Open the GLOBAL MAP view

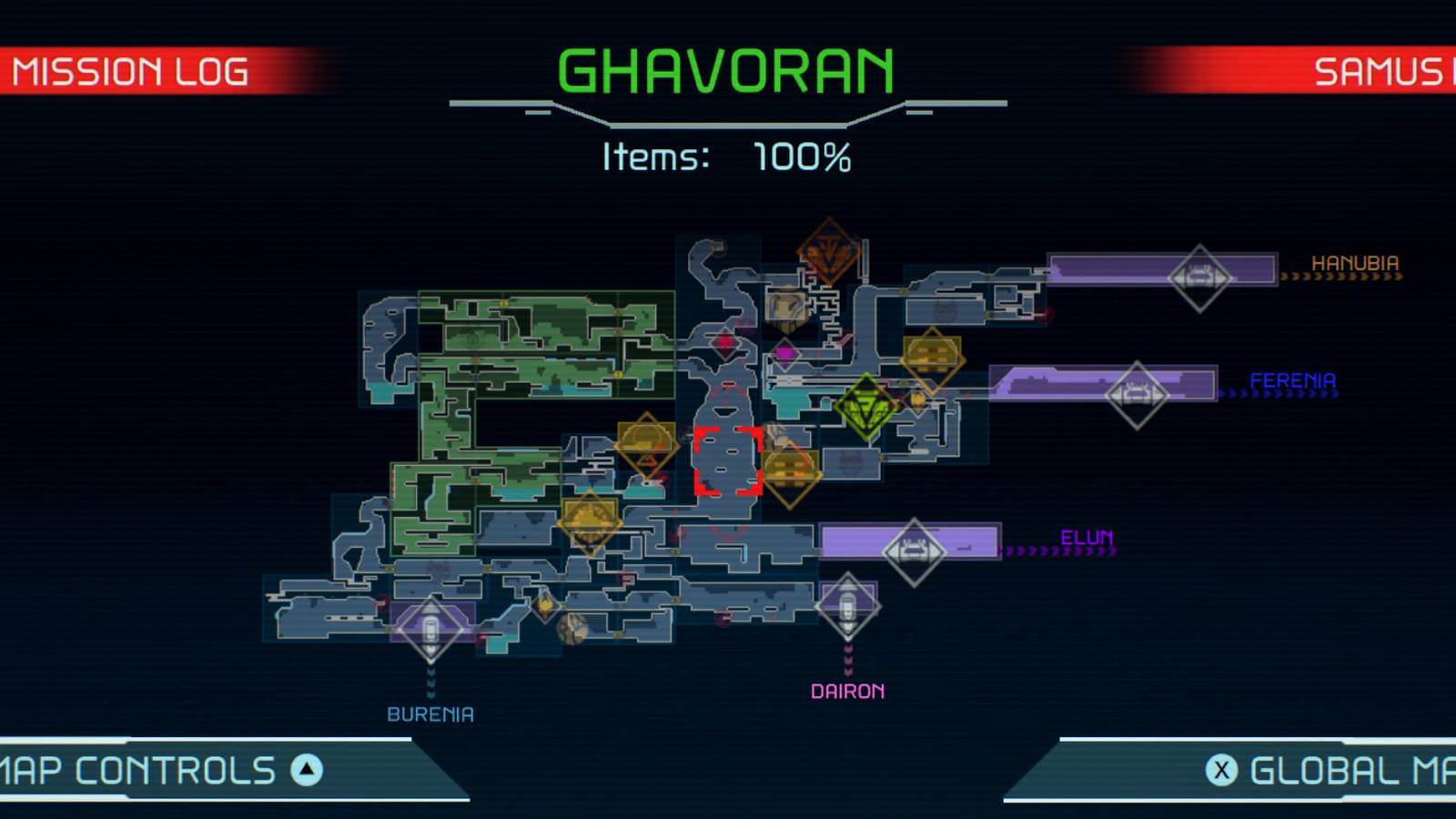point(1338,772)
